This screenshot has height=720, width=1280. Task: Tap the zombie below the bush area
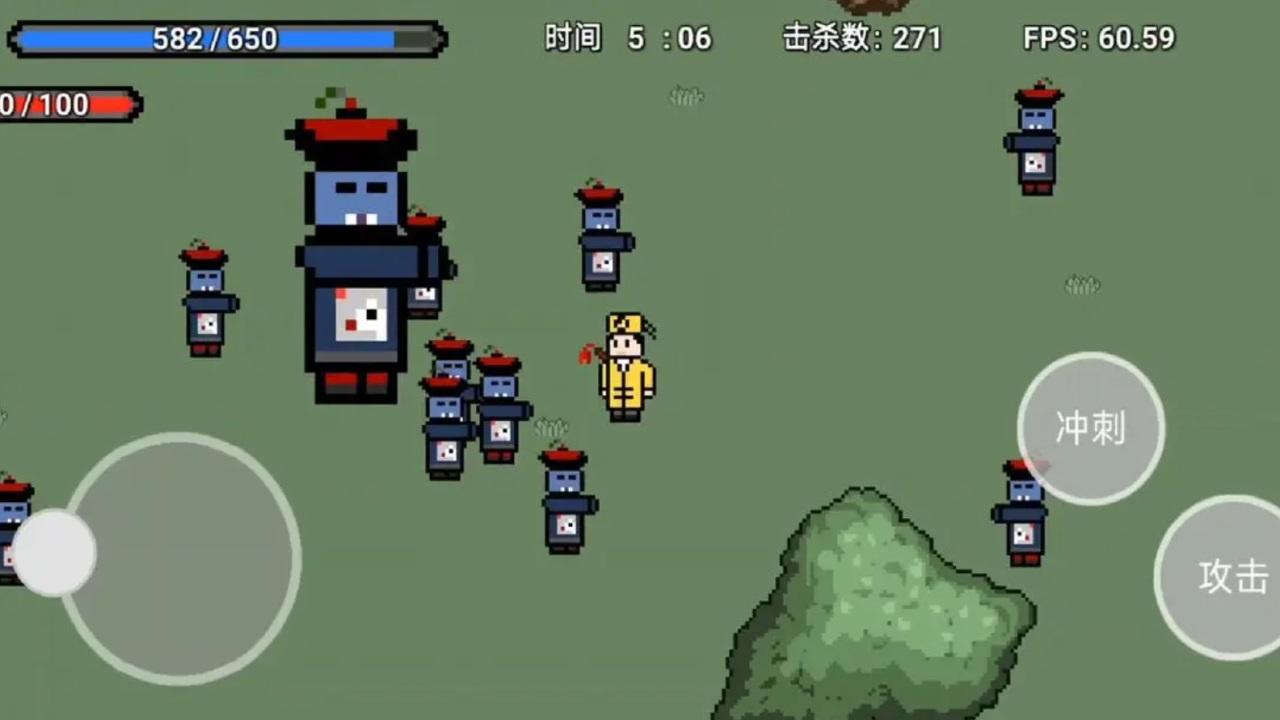click(1022, 510)
